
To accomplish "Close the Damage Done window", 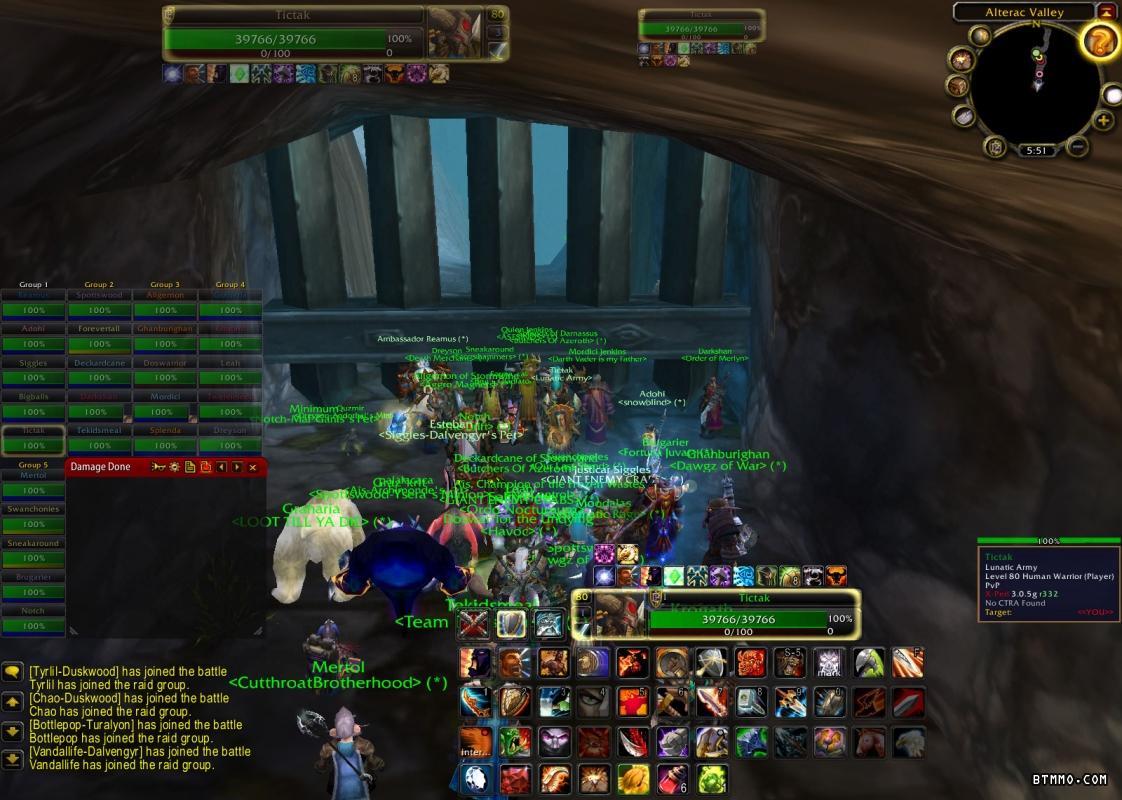I will [x=253, y=467].
